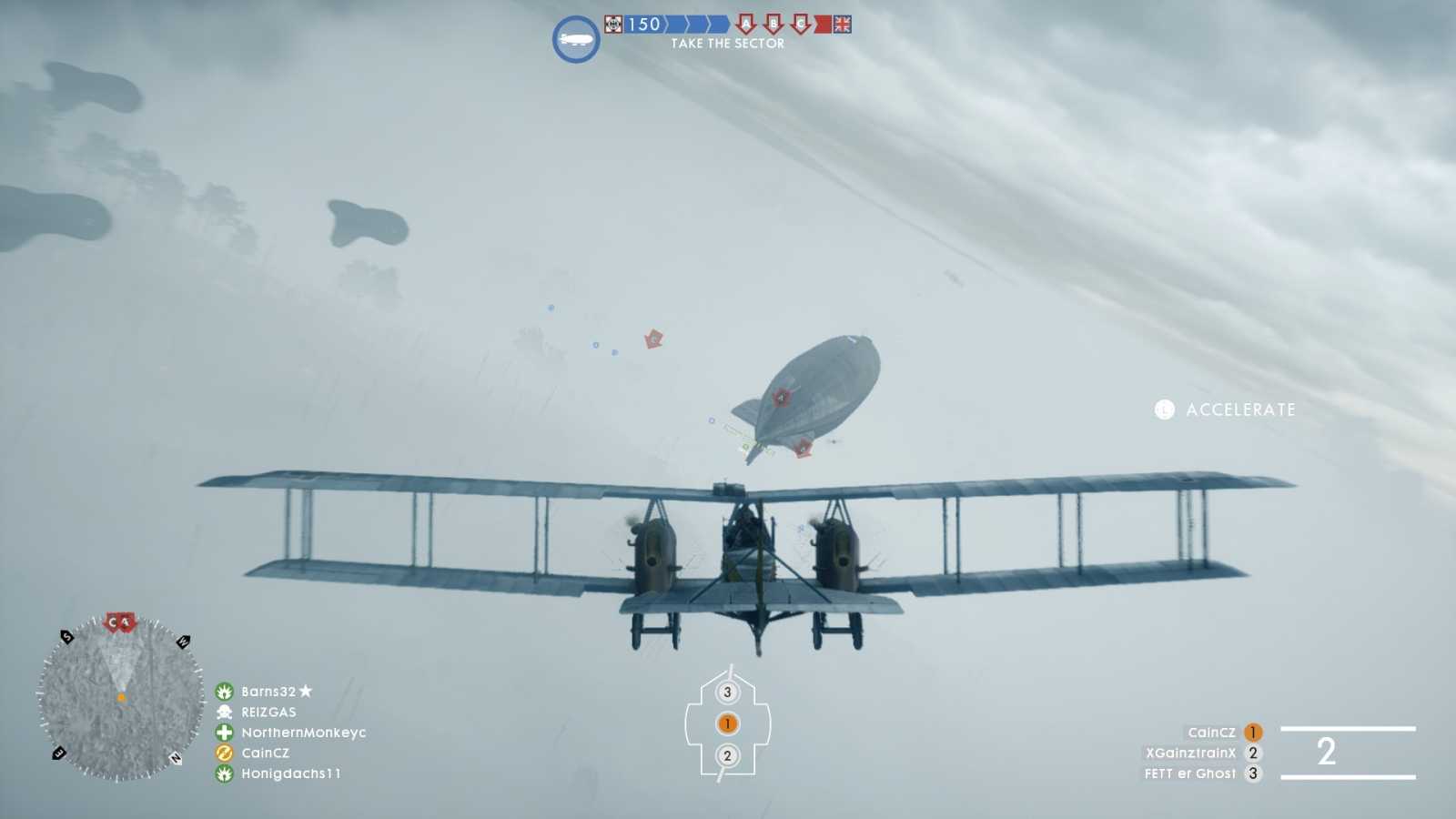Click the enemy marker on the airship
Image resolution: width=1456 pixels, height=819 pixels.
click(779, 396)
